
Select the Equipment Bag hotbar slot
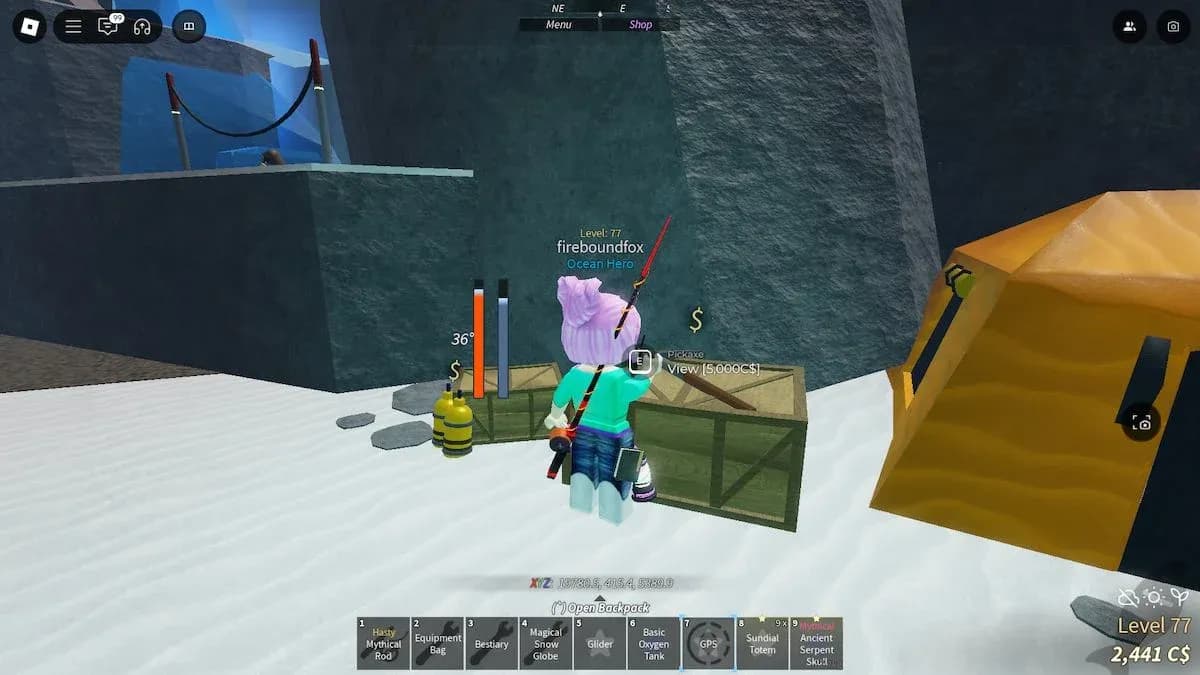pyautogui.click(x=438, y=643)
